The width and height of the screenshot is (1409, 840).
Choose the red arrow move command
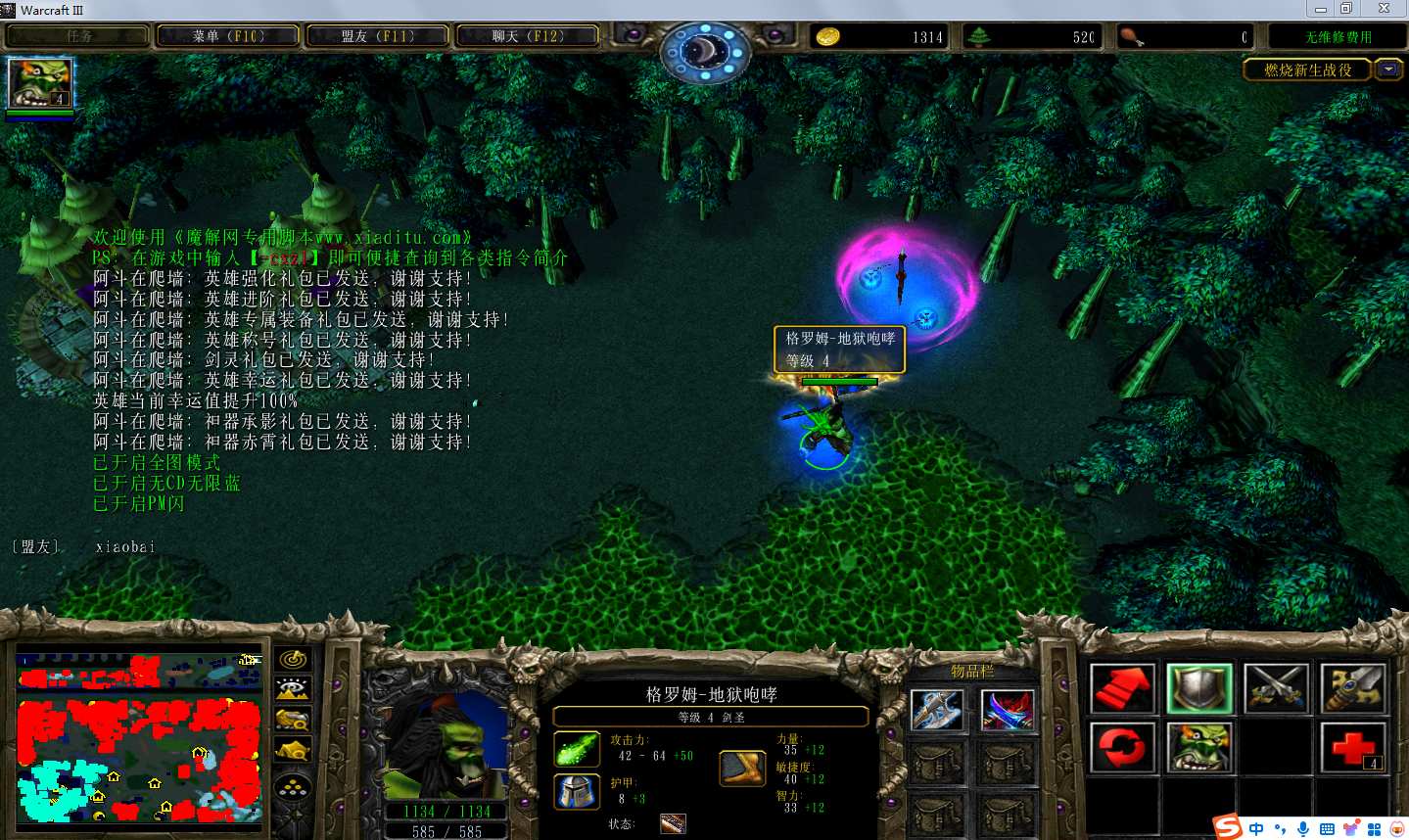(x=1122, y=687)
